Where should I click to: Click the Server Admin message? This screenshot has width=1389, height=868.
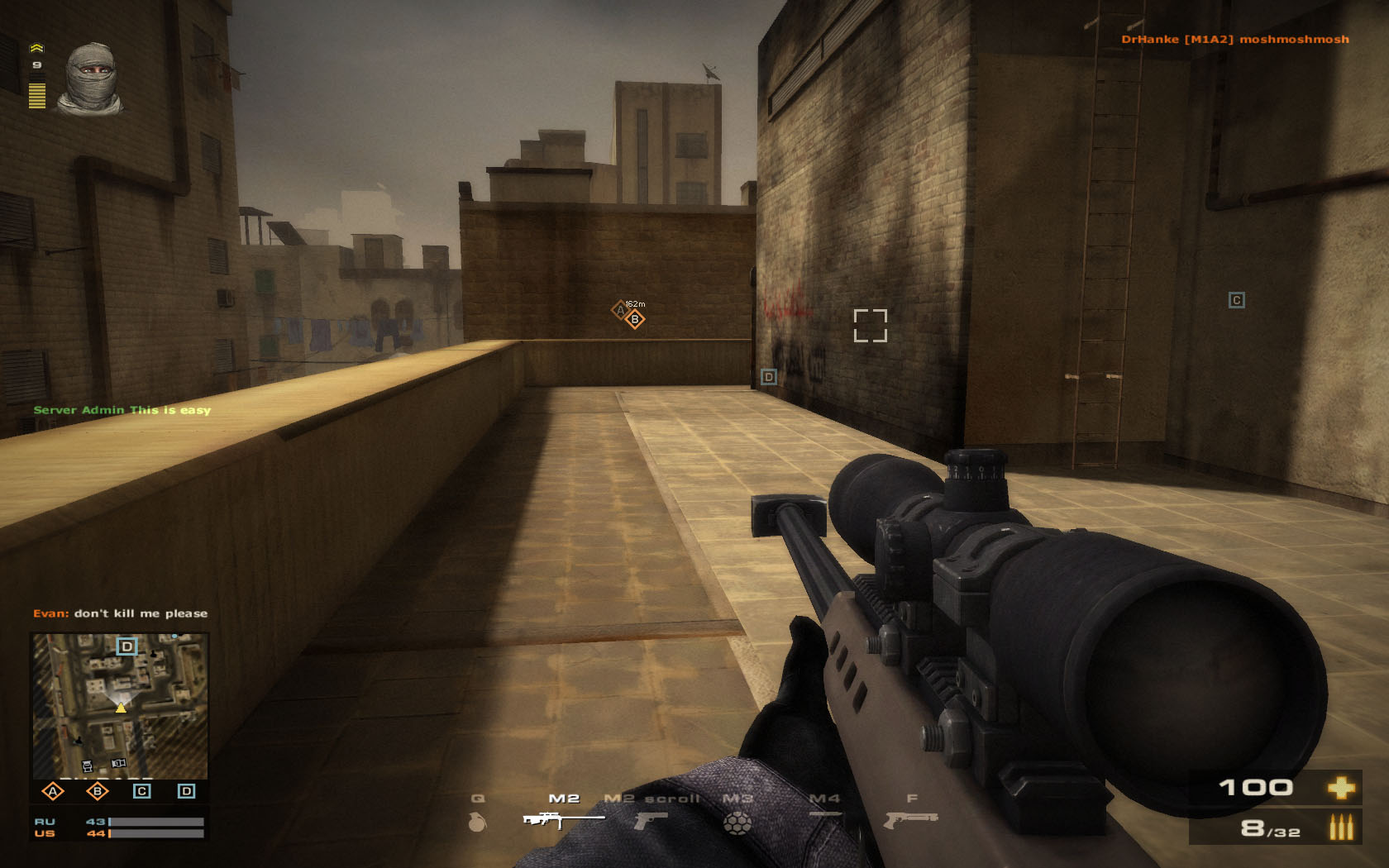[x=122, y=410]
